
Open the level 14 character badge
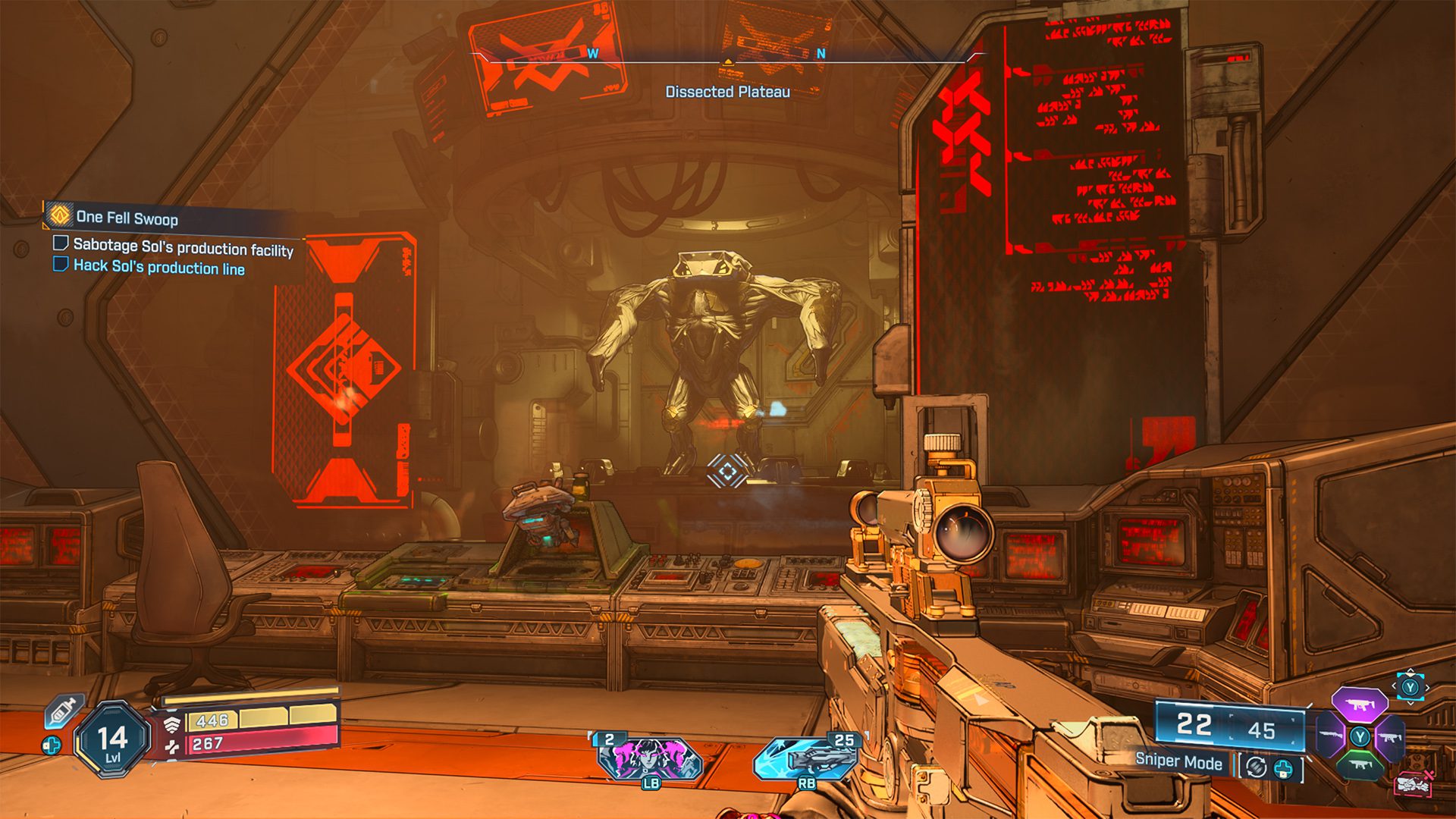[x=112, y=739]
